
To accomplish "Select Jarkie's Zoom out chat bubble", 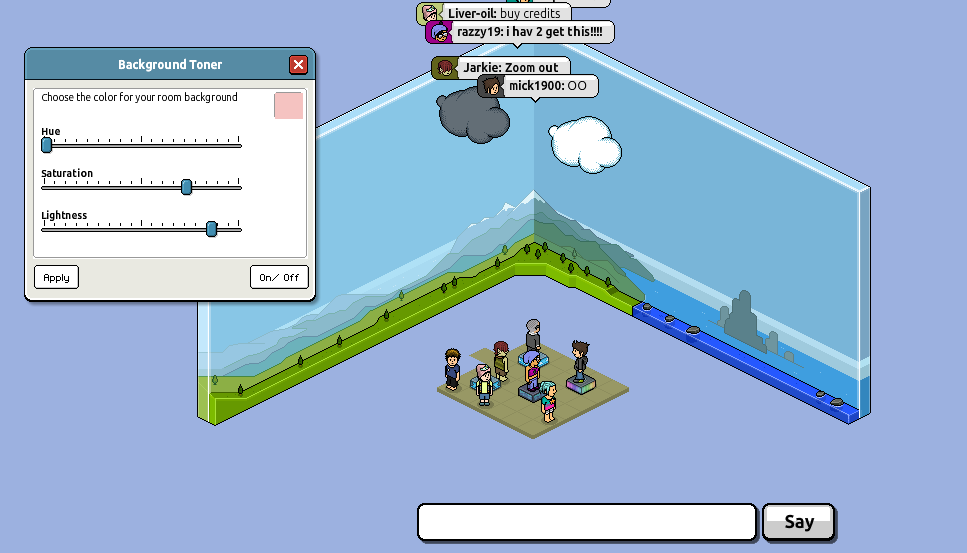I will coord(501,68).
